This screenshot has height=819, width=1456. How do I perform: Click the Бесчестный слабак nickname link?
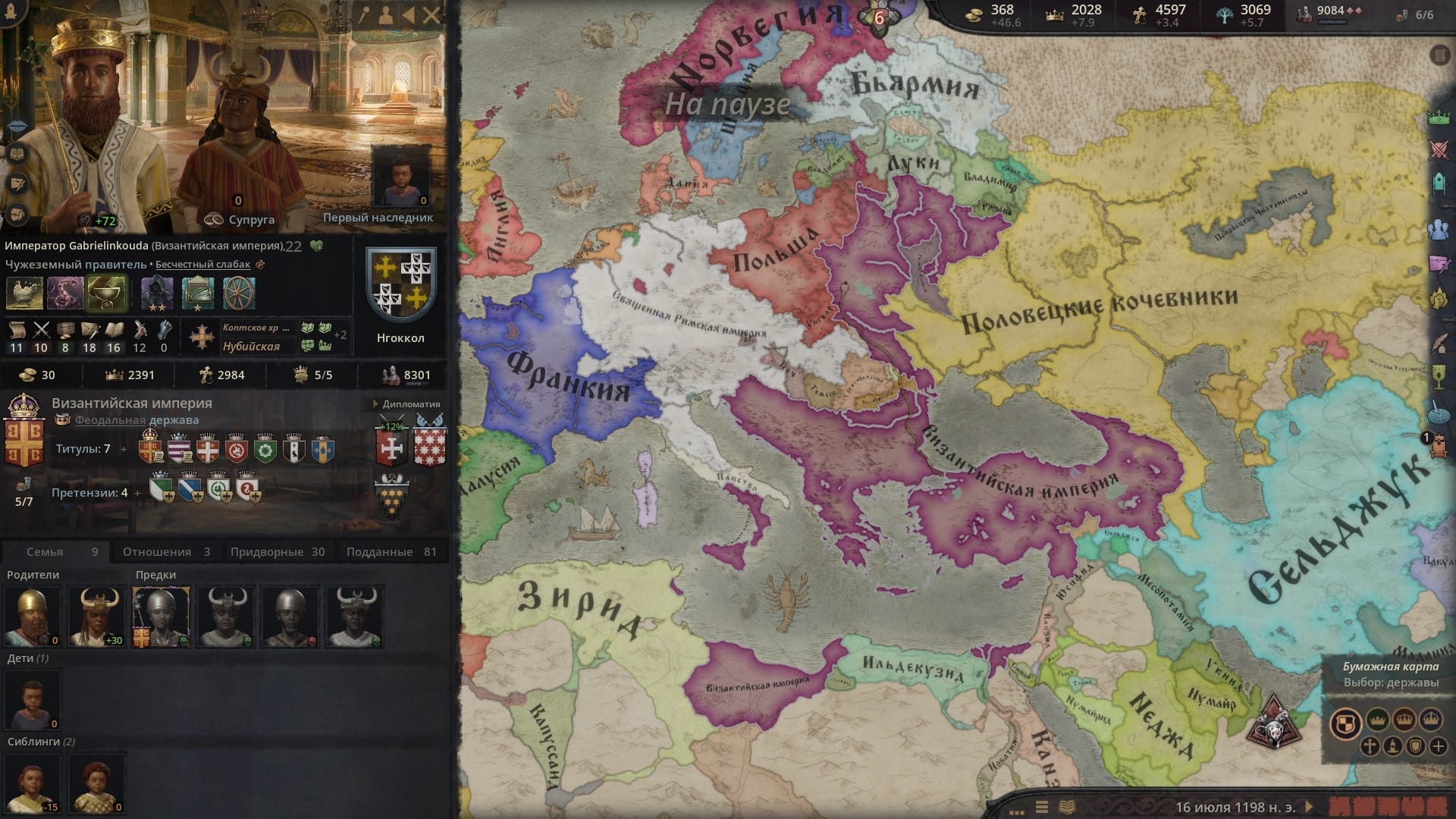coord(204,264)
